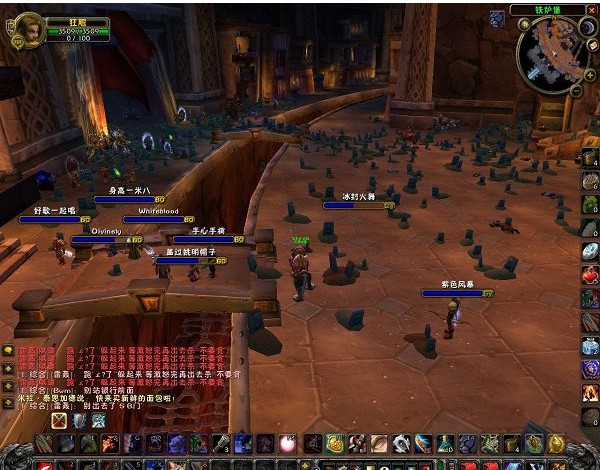Activate the crossed-swords stance button
The width and height of the screenshot is (600, 470).
coord(59,420)
